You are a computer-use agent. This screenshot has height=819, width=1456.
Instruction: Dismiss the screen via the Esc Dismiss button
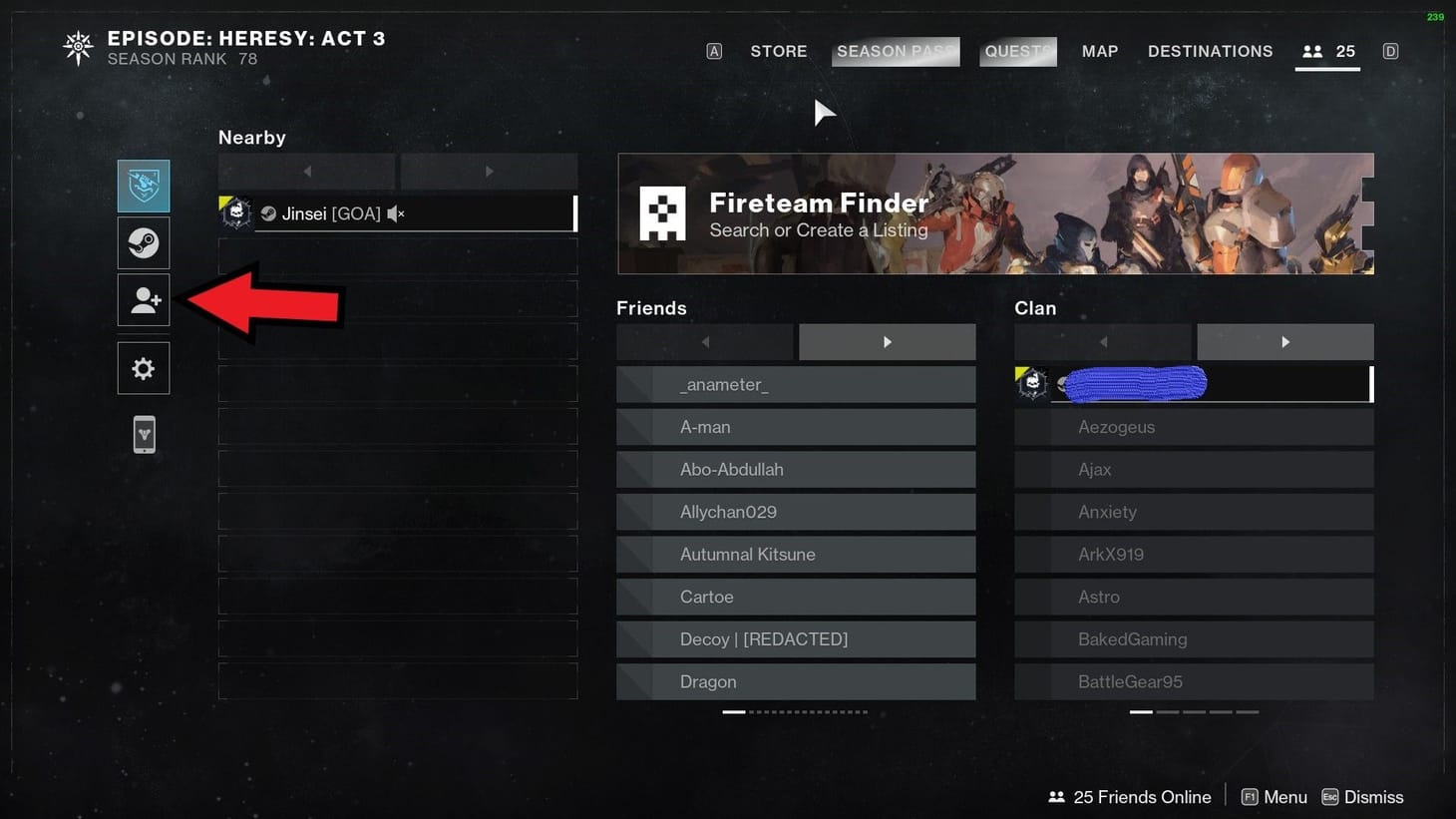coord(1362,796)
